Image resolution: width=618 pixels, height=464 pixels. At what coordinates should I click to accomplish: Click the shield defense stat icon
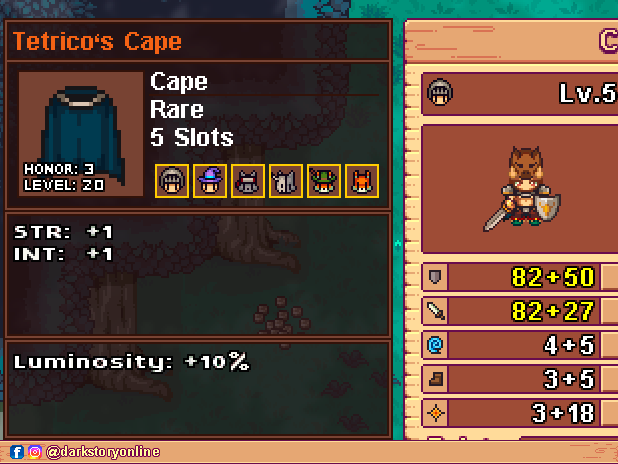(436, 276)
